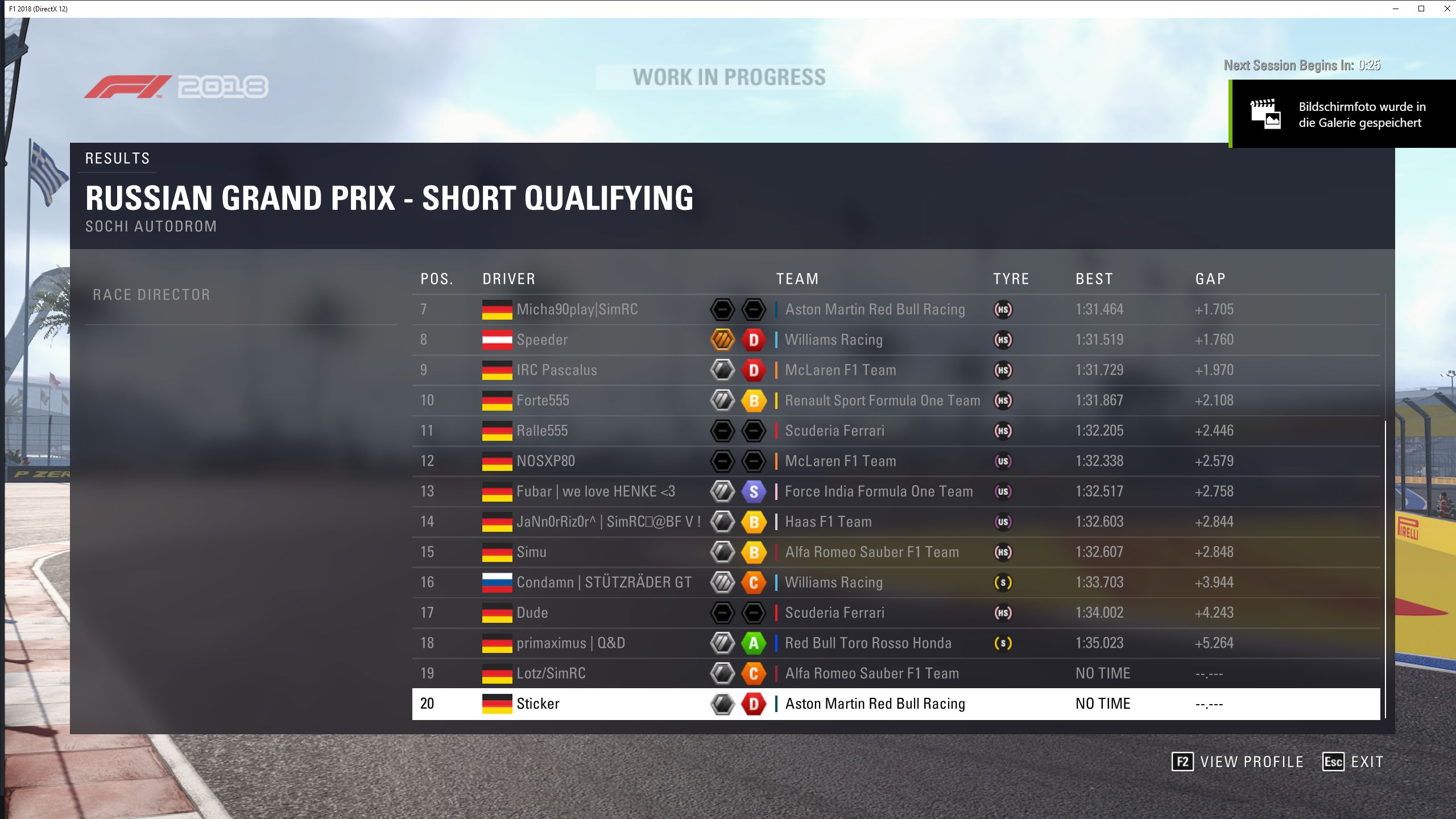Select the Ralle555 row
The width and height of the screenshot is (1456, 819).
pos(542,431)
